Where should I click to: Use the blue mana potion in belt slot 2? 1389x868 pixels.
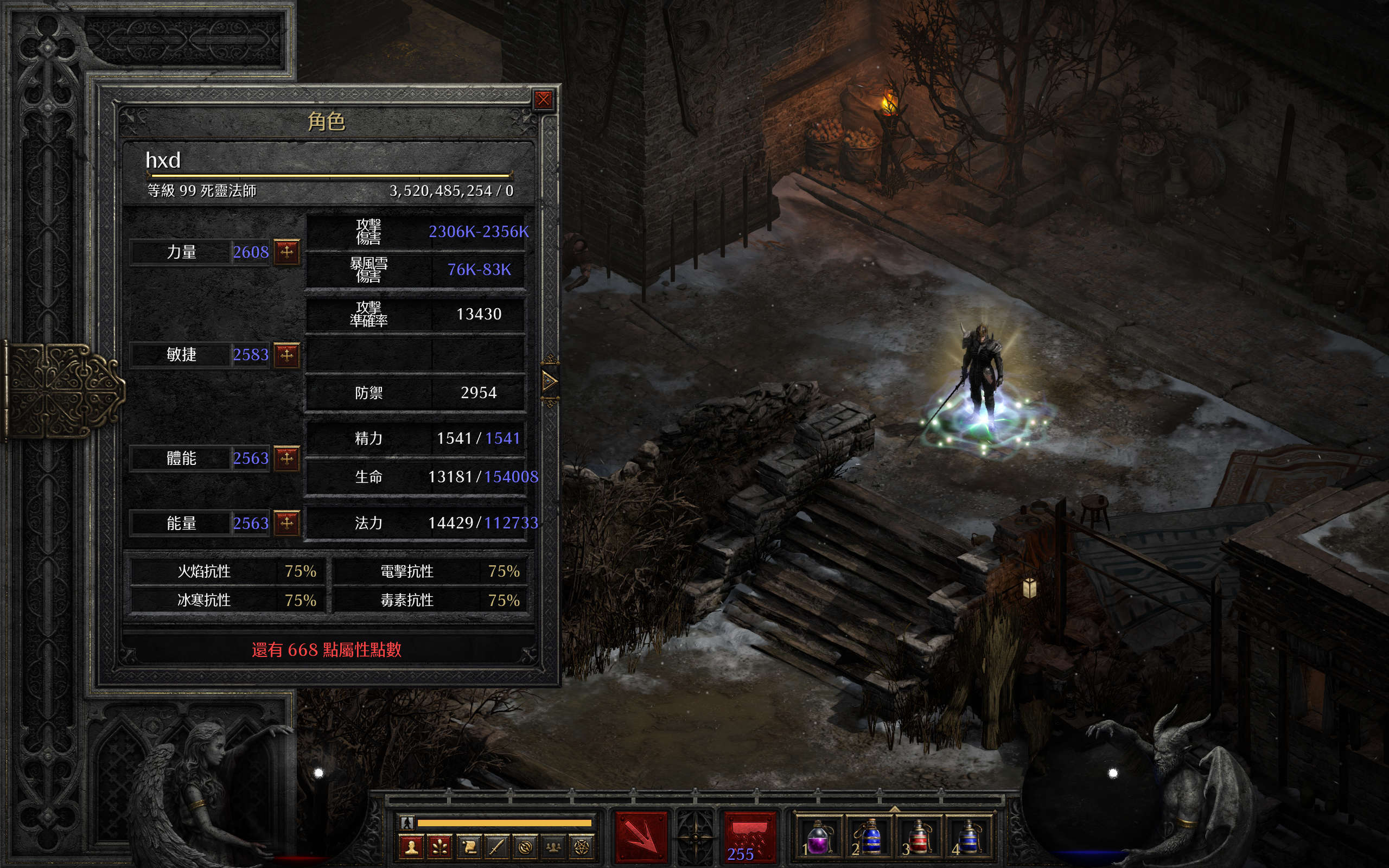click(x=869, y=838)
